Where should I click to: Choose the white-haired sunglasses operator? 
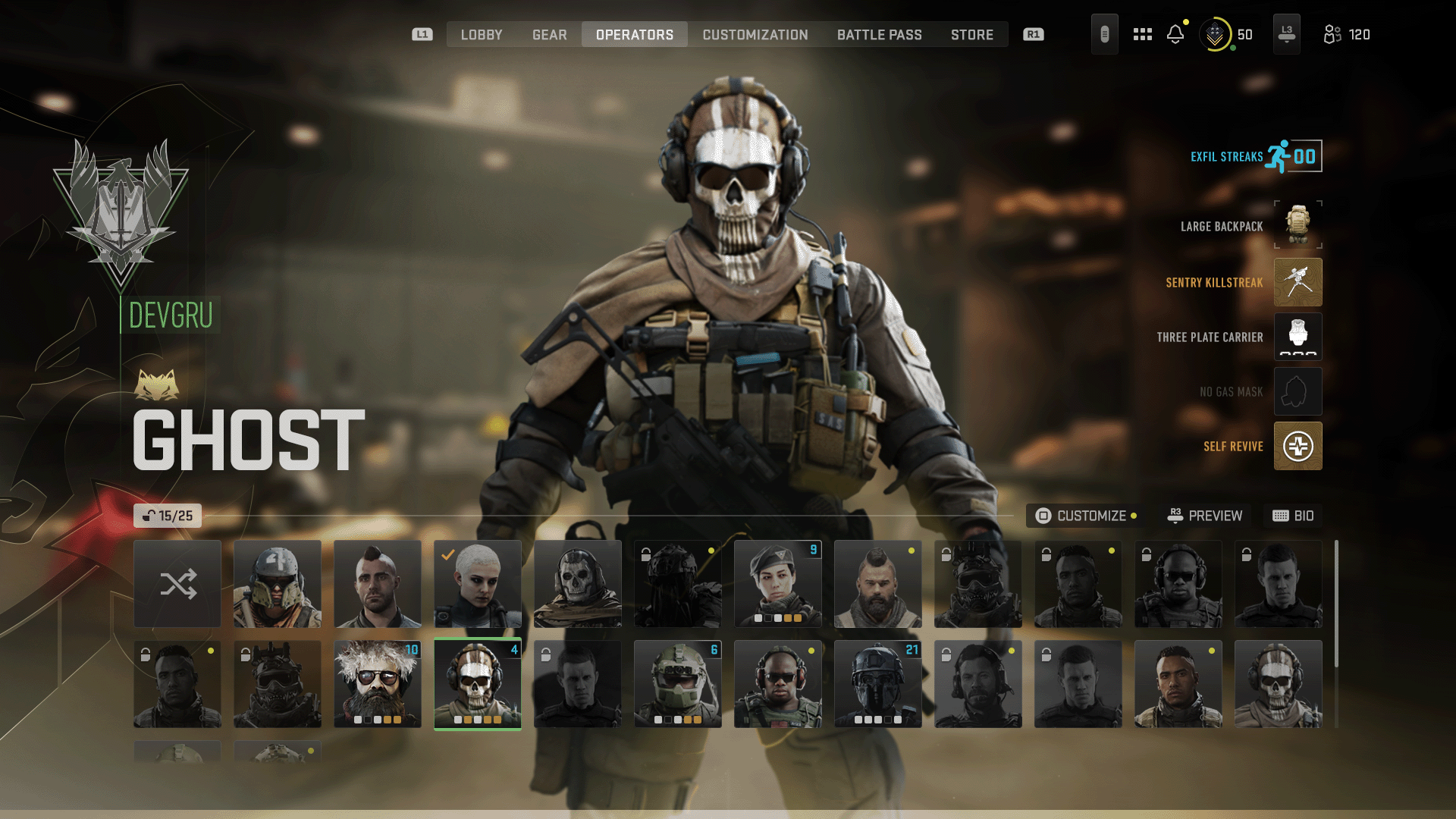tap(377, 684)
